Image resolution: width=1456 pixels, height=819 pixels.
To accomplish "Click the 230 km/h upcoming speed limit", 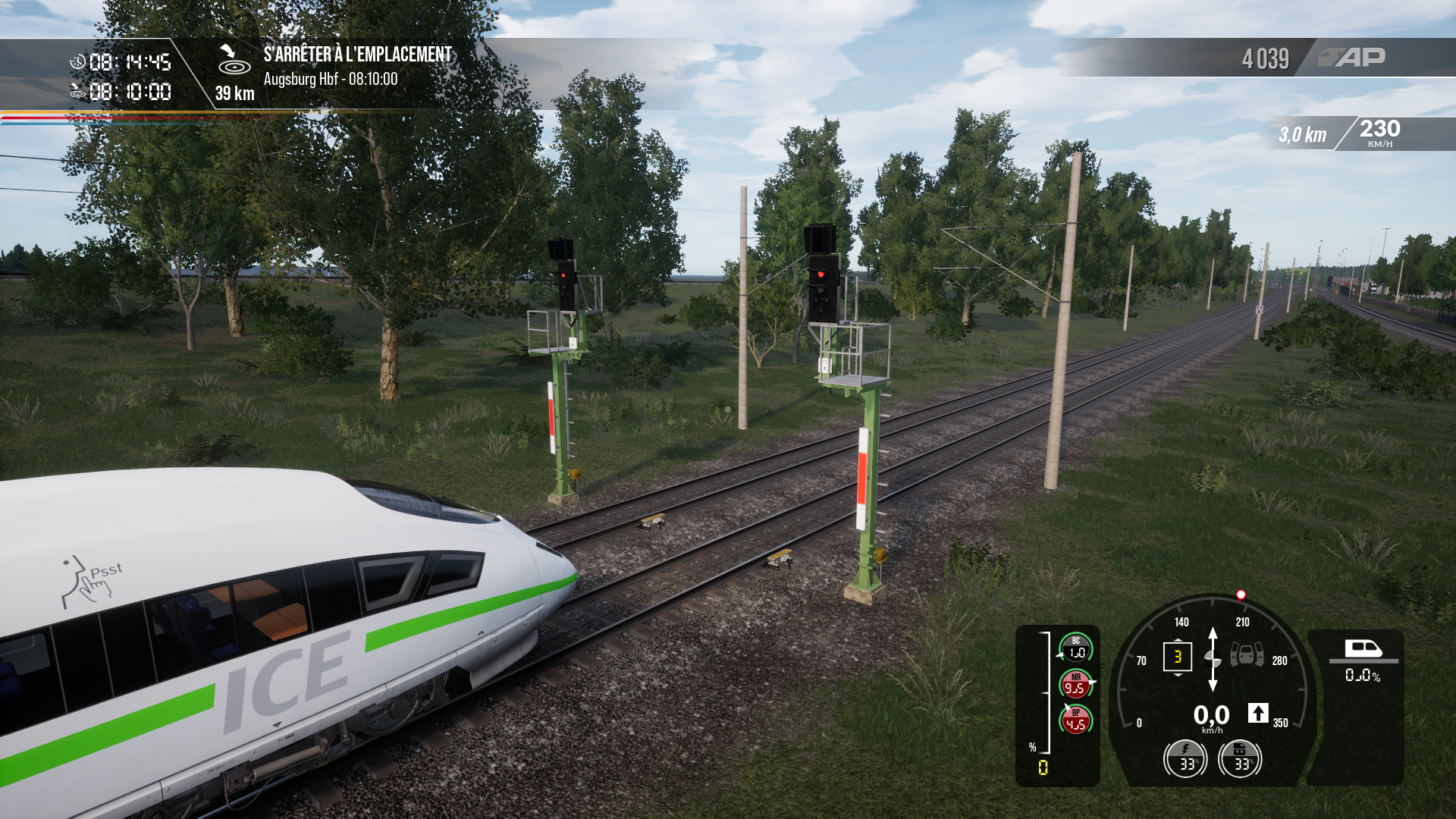I will [1379, 132].
